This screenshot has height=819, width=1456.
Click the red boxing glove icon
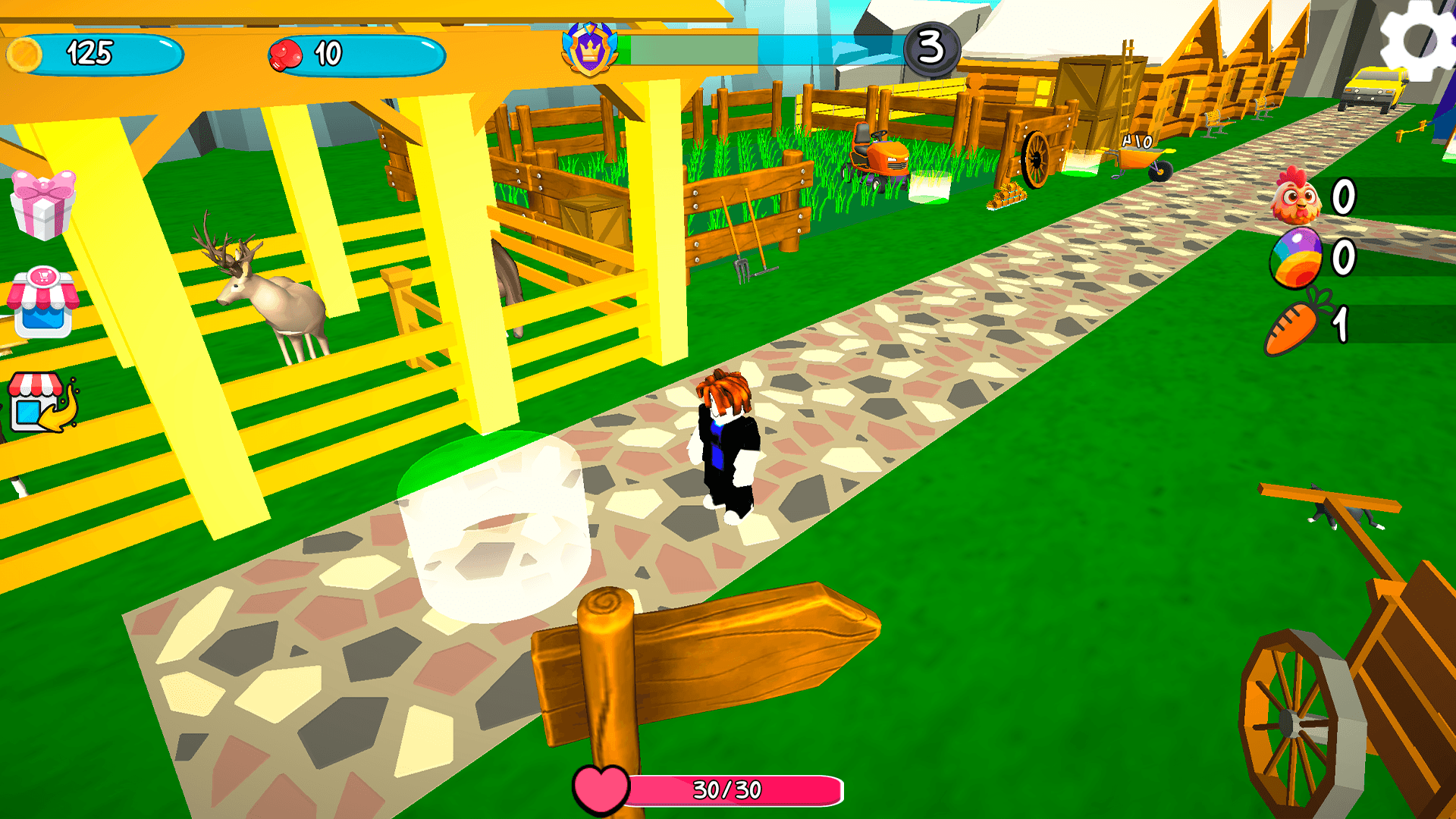coord(287,53)
